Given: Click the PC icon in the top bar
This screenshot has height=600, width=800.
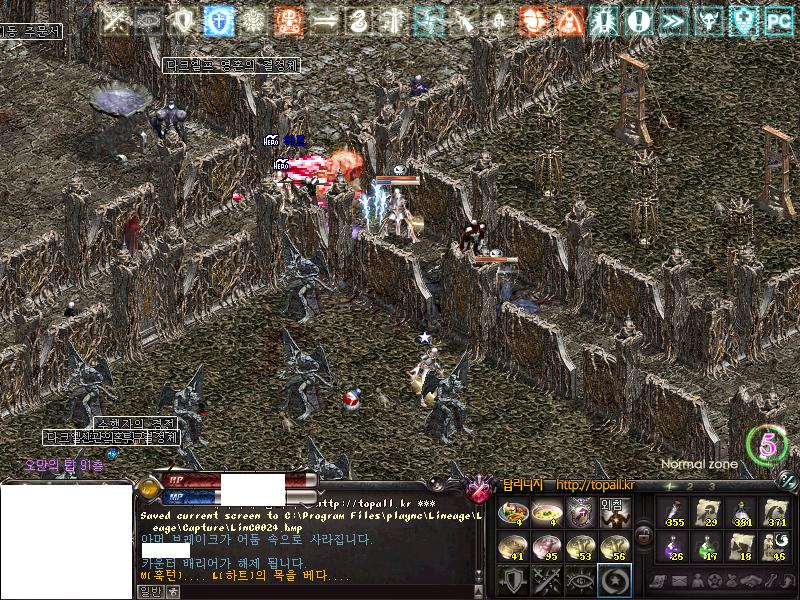Looking at the screenshot, I should 778,20.
